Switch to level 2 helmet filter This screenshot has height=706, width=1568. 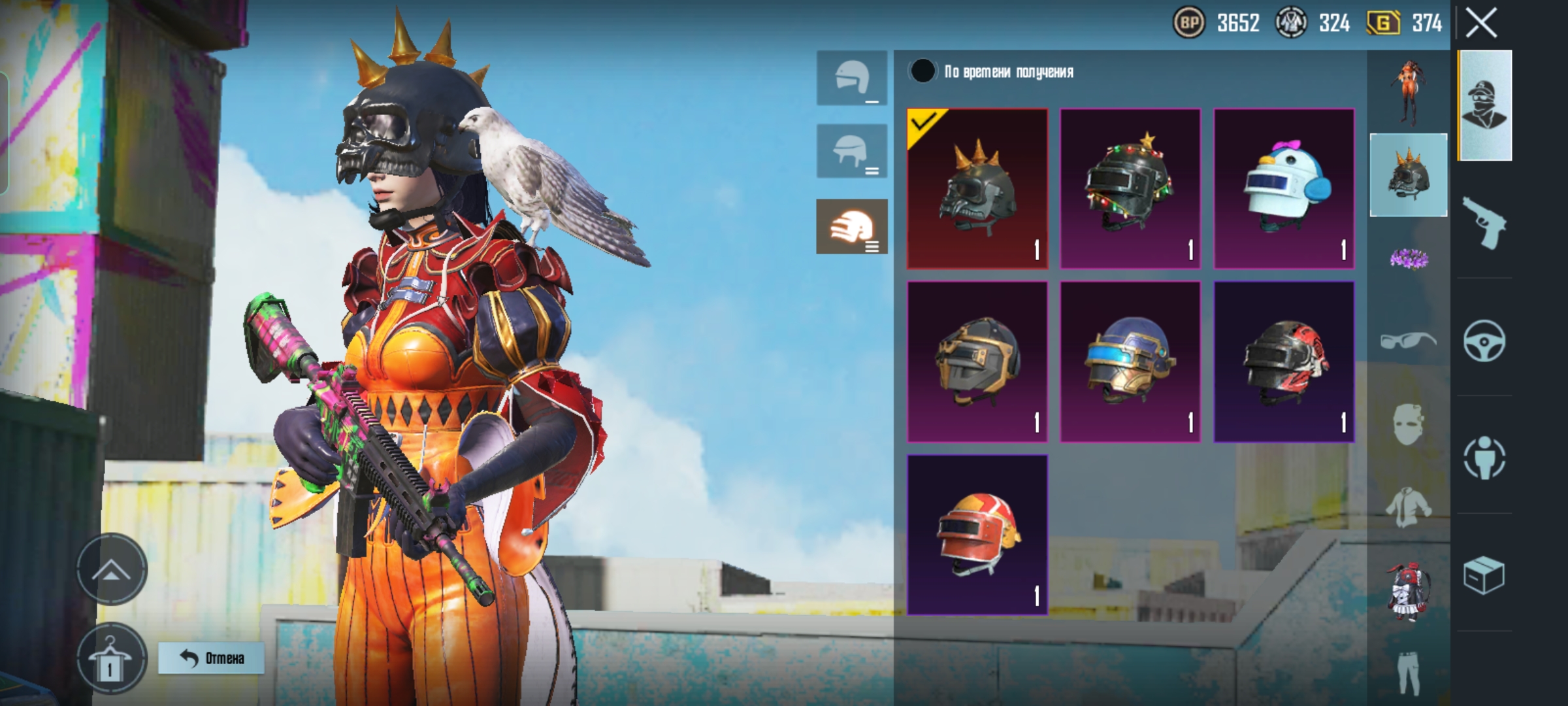[852, 152]
